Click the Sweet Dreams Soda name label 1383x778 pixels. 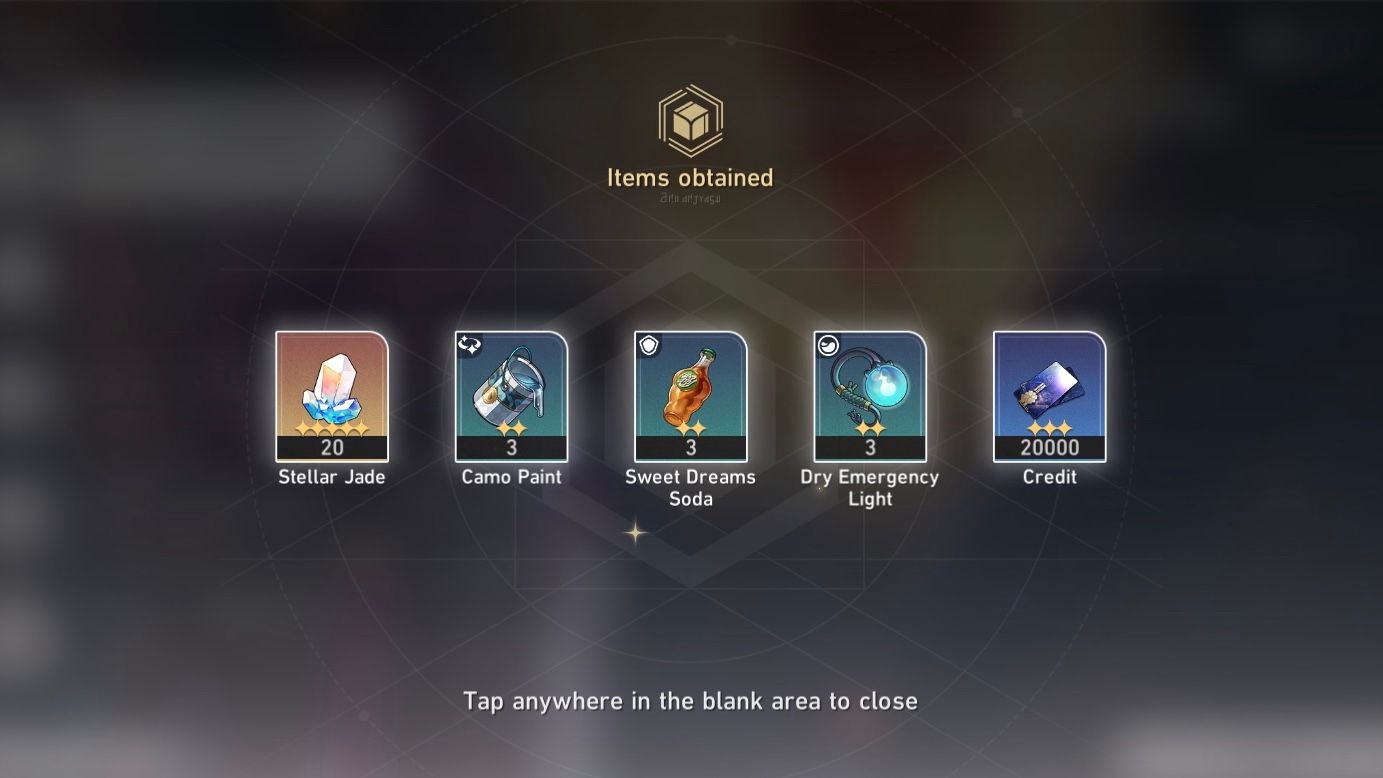click(690, 488)
